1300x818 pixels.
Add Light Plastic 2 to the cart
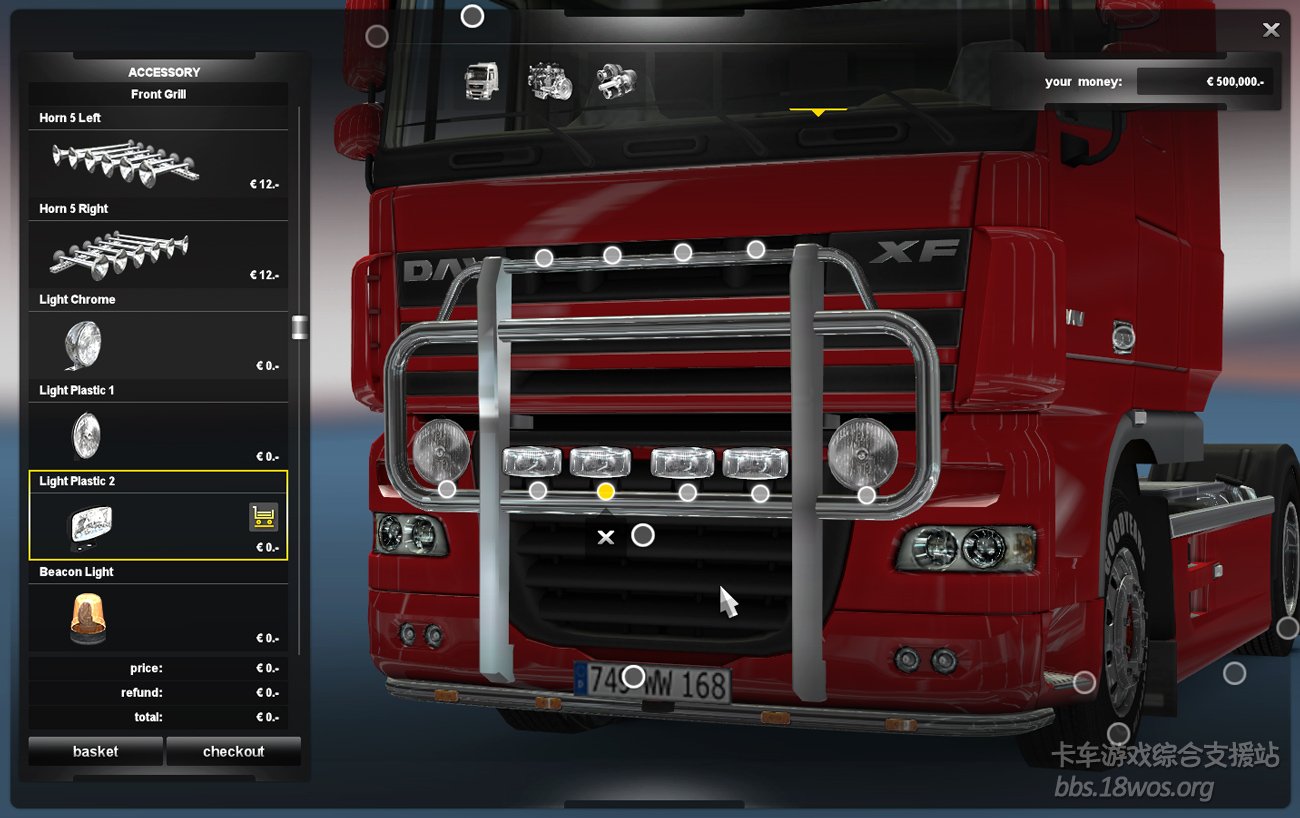[263, 517]
